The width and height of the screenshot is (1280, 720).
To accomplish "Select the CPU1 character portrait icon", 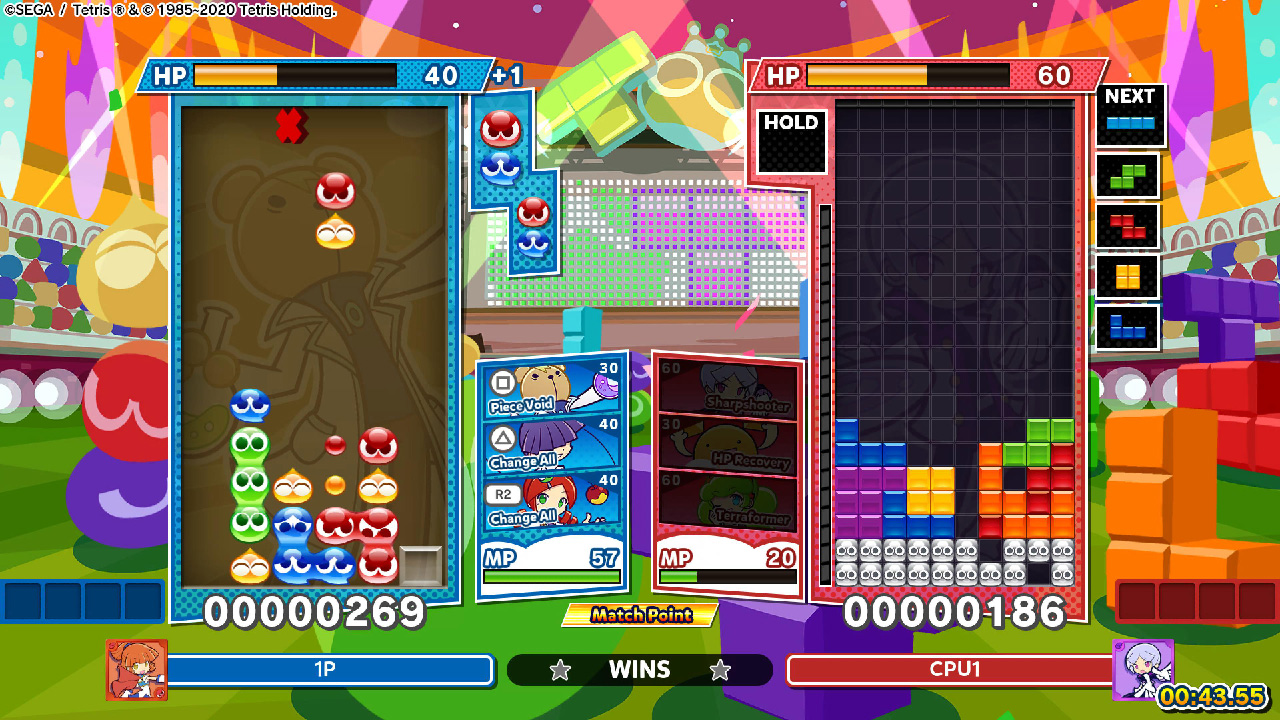I will [1143, 670].
